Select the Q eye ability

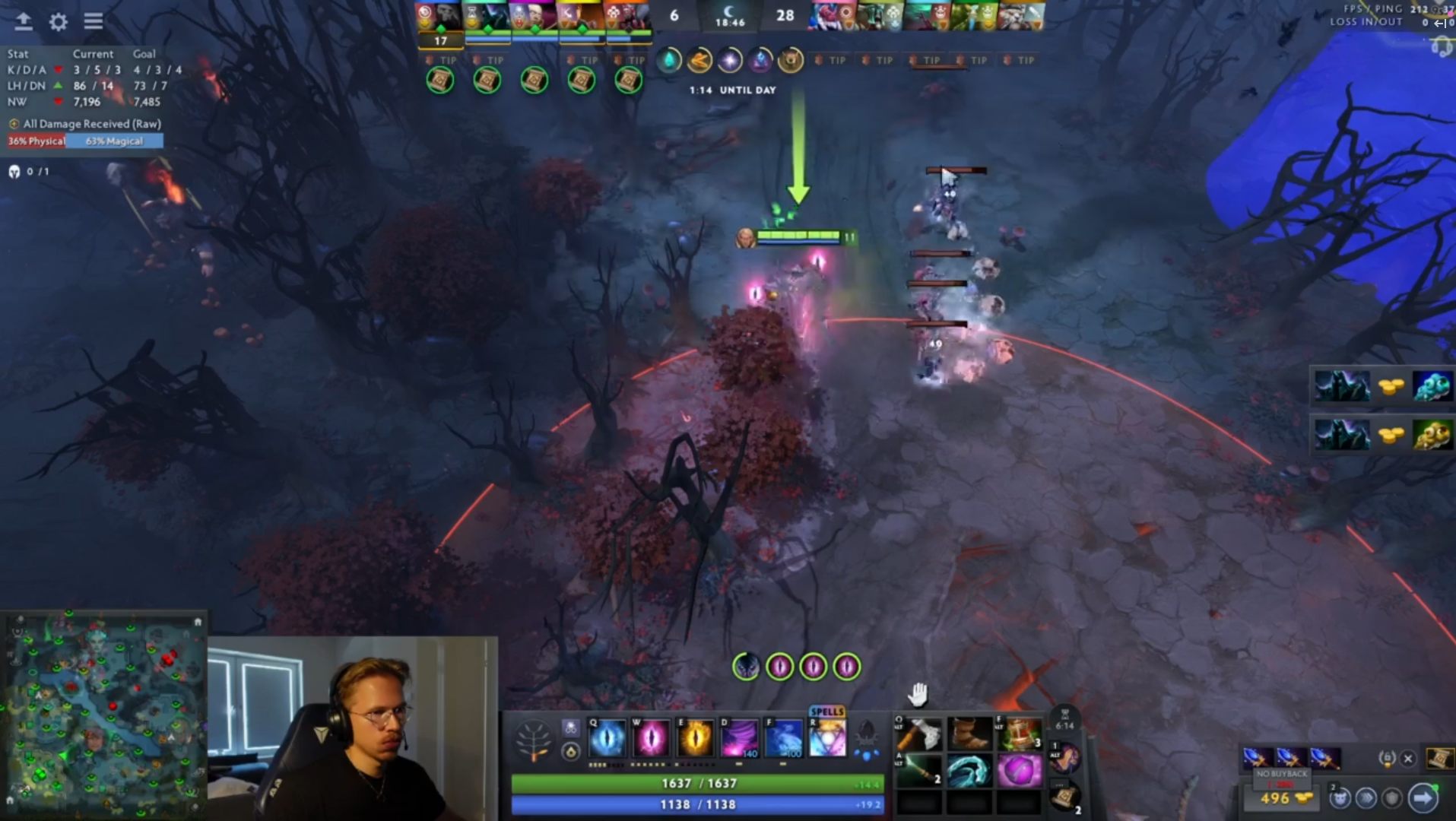[x=607, y=739]
